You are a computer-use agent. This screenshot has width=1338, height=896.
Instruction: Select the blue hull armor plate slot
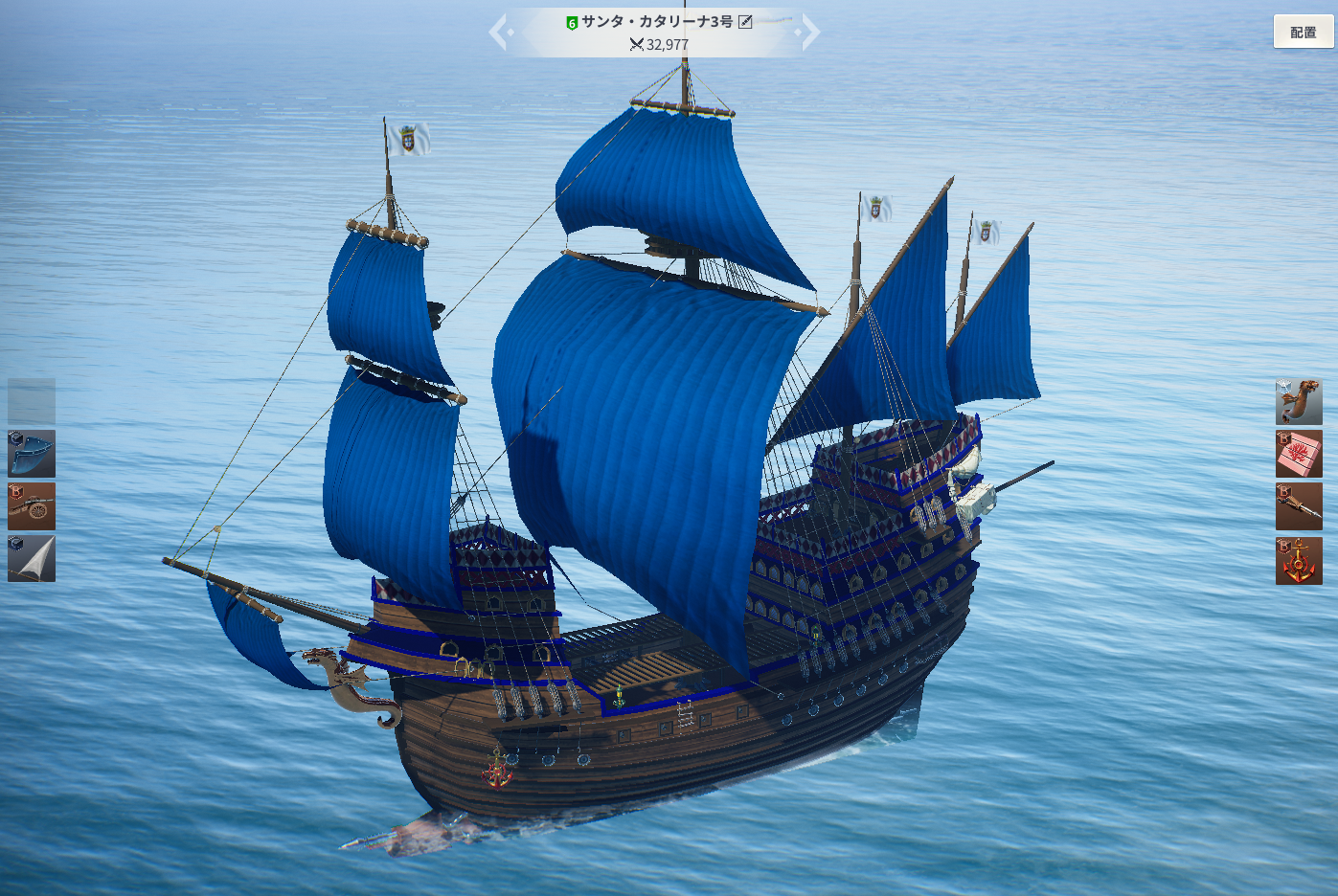[x=32, y=454]
